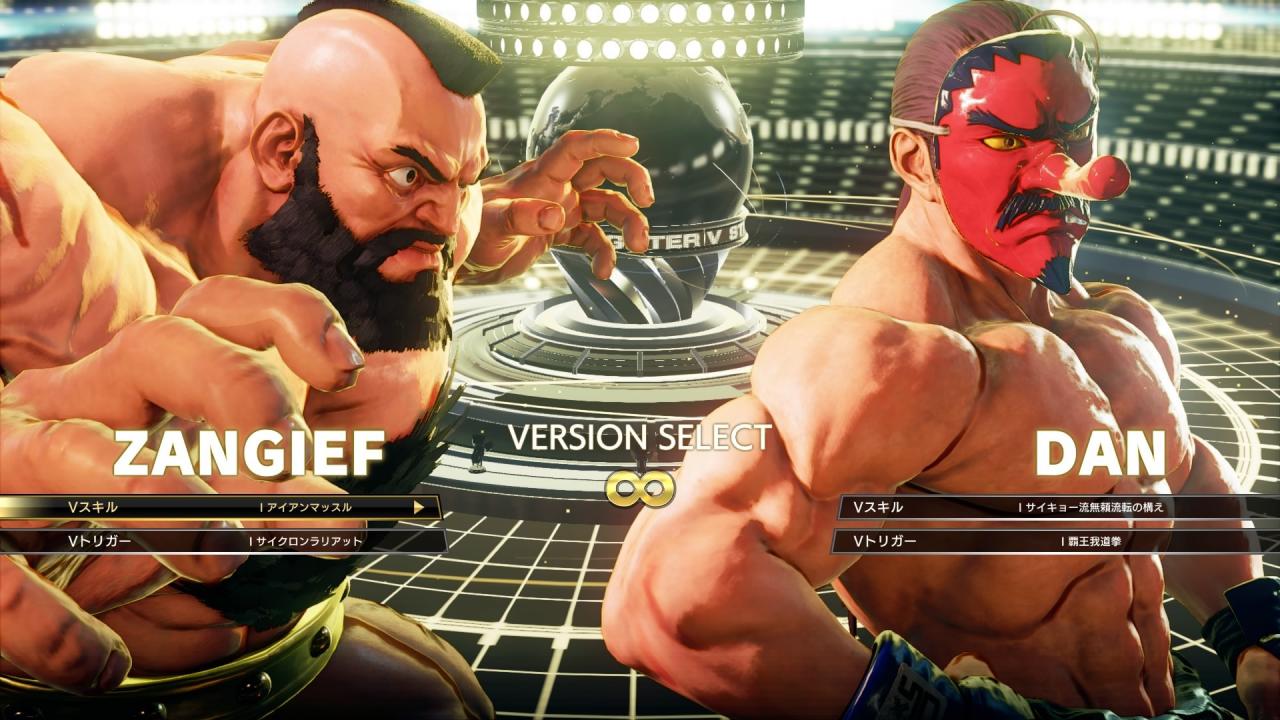
Task: Click the arrow beside アイアンマッスル
Action: point(419,507)
